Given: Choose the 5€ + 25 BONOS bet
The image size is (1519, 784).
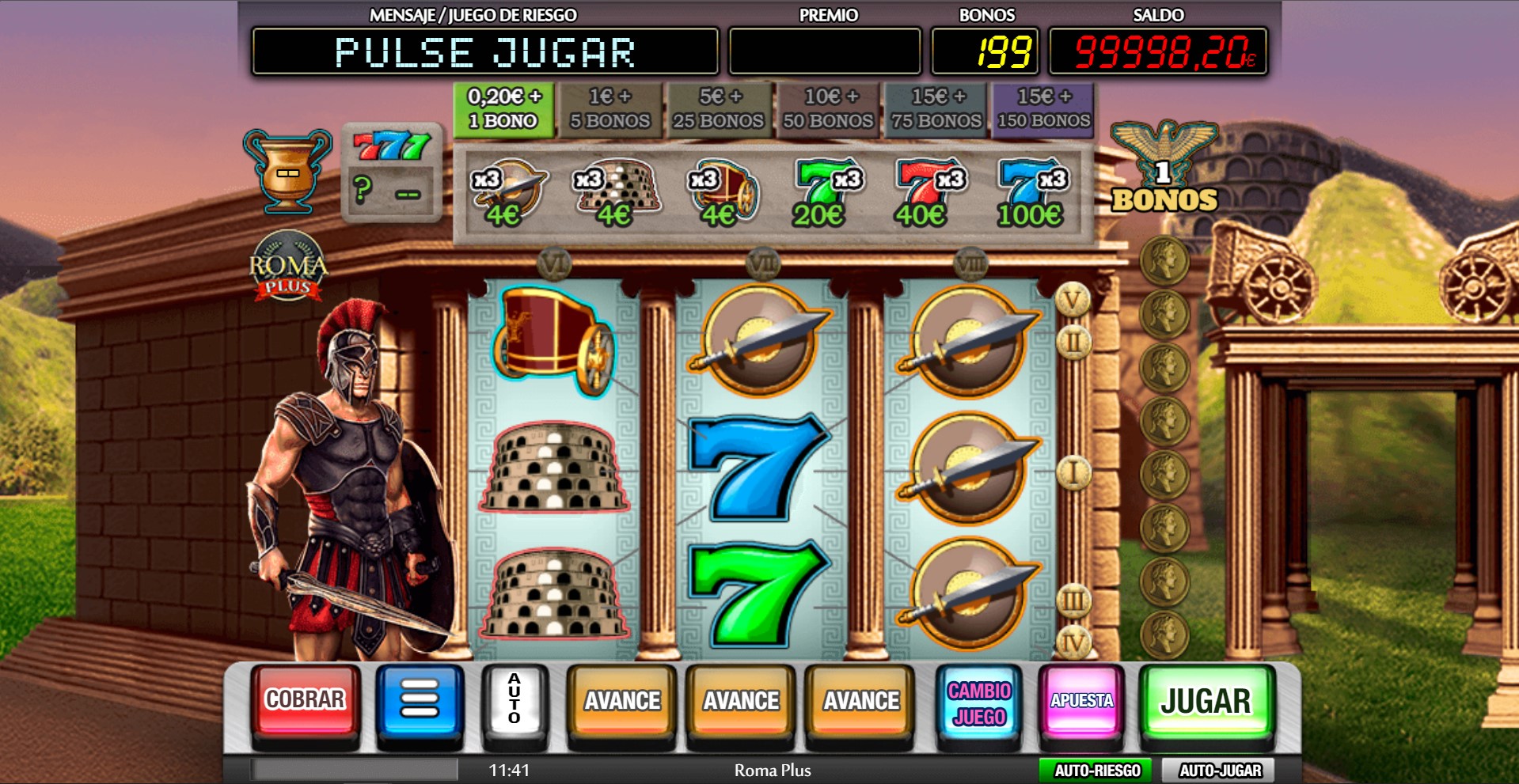Looking at the screenshot, I should 719,109.
